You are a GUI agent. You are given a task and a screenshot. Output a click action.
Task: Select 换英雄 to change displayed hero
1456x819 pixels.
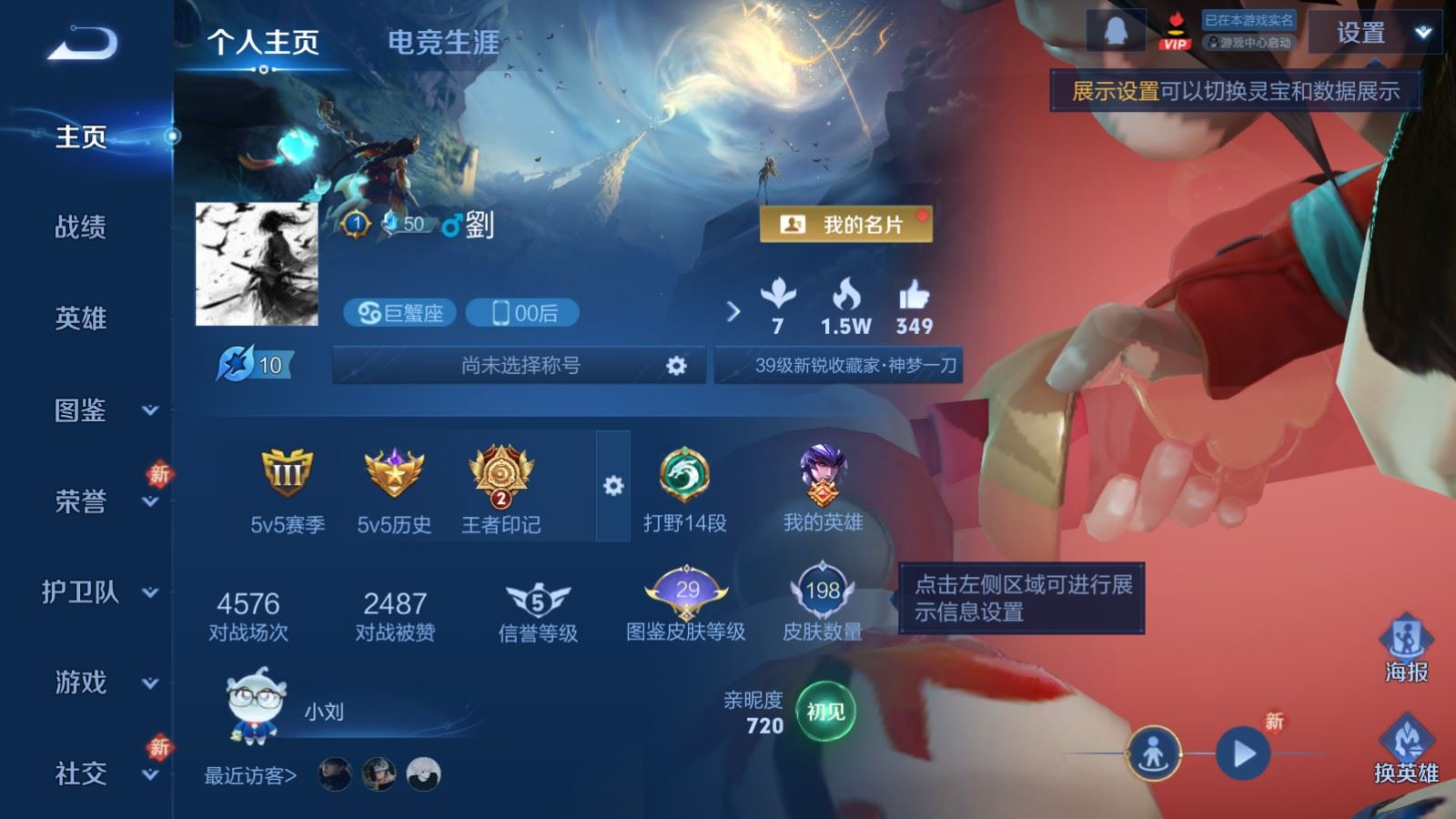click(1406, 749)
